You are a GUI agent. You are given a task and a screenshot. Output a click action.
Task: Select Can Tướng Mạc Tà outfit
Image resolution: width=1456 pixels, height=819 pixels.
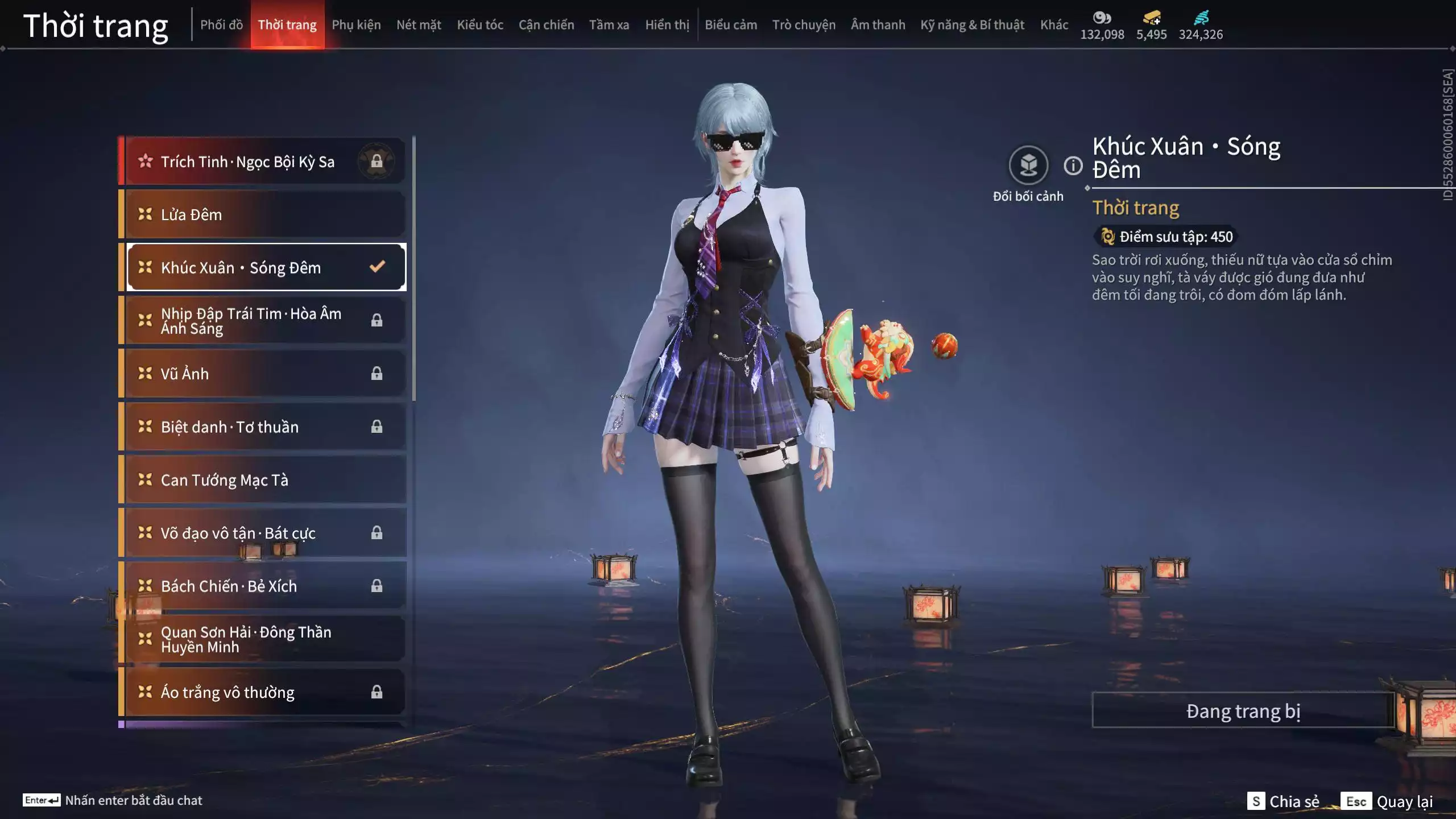264,480
